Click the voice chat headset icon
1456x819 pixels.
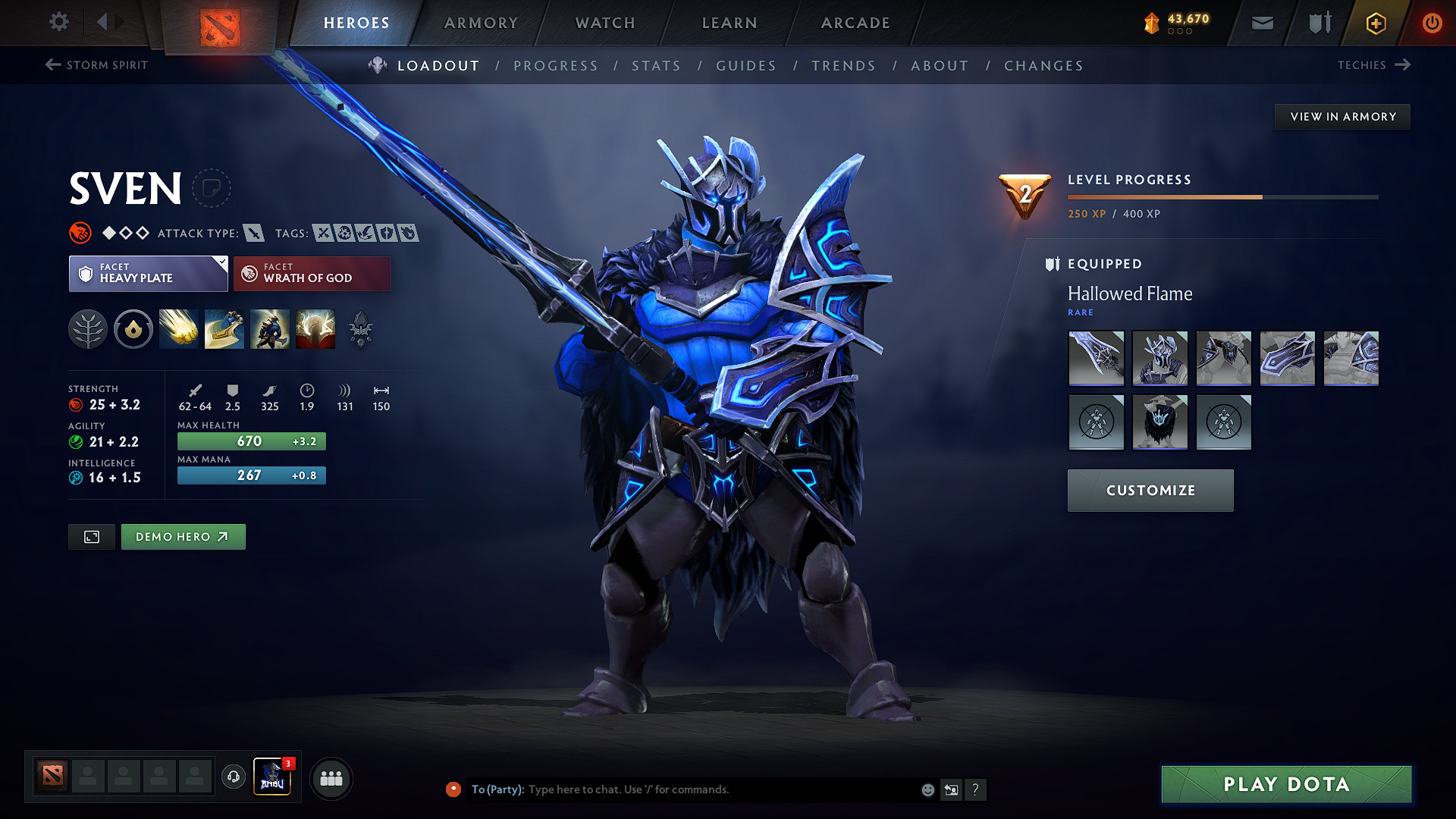(x=233, y=777)
